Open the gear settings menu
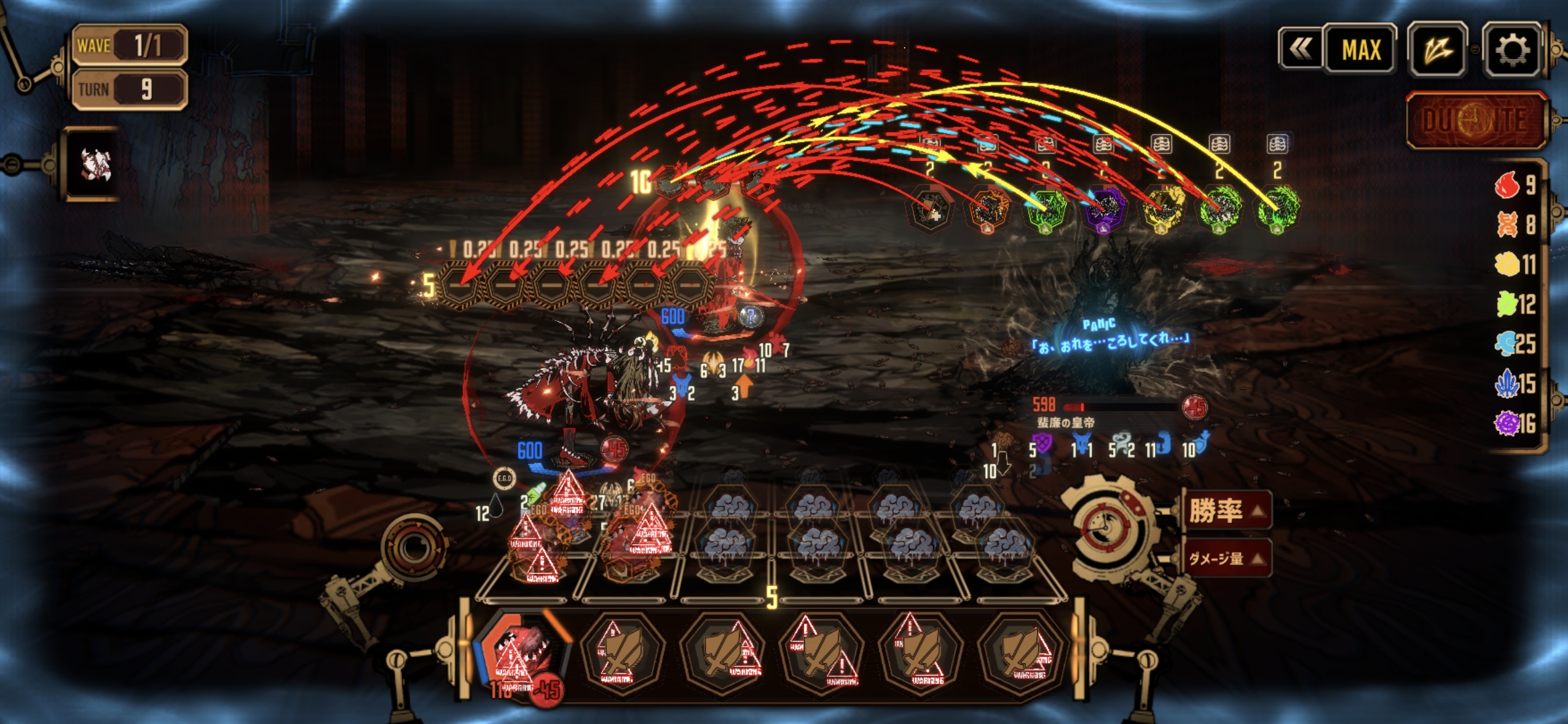Image resolution: width=1568 pixels, height=724 pixels. pos(1512,50)
